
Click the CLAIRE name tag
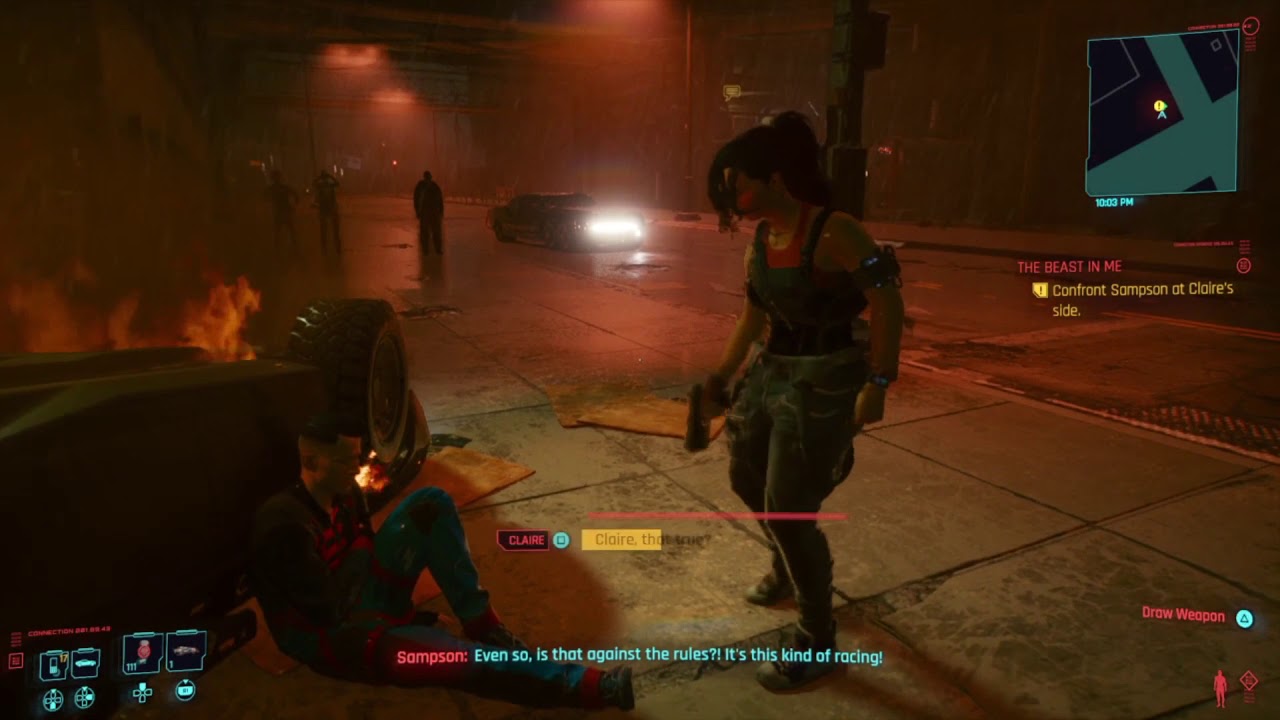pyautogui.click(x=523, y=538)
